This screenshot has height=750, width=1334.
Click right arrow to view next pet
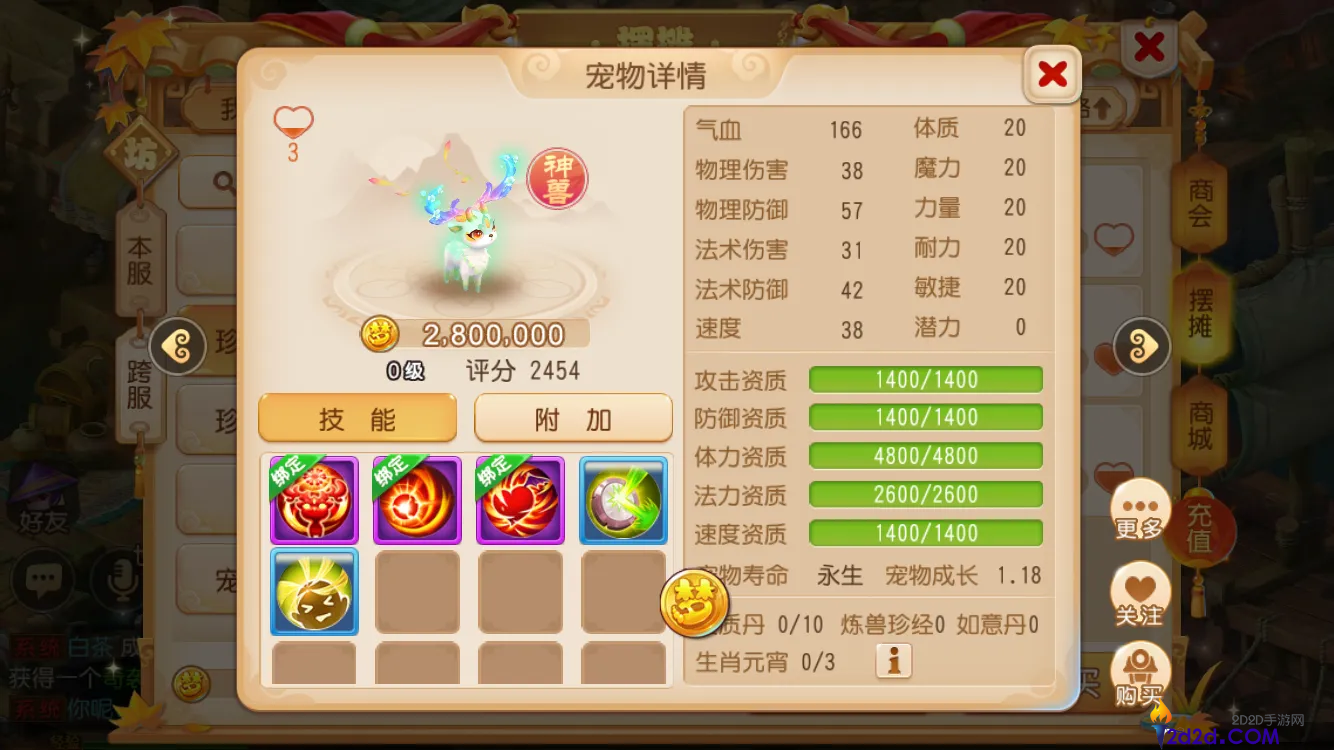pos(1140,346)
